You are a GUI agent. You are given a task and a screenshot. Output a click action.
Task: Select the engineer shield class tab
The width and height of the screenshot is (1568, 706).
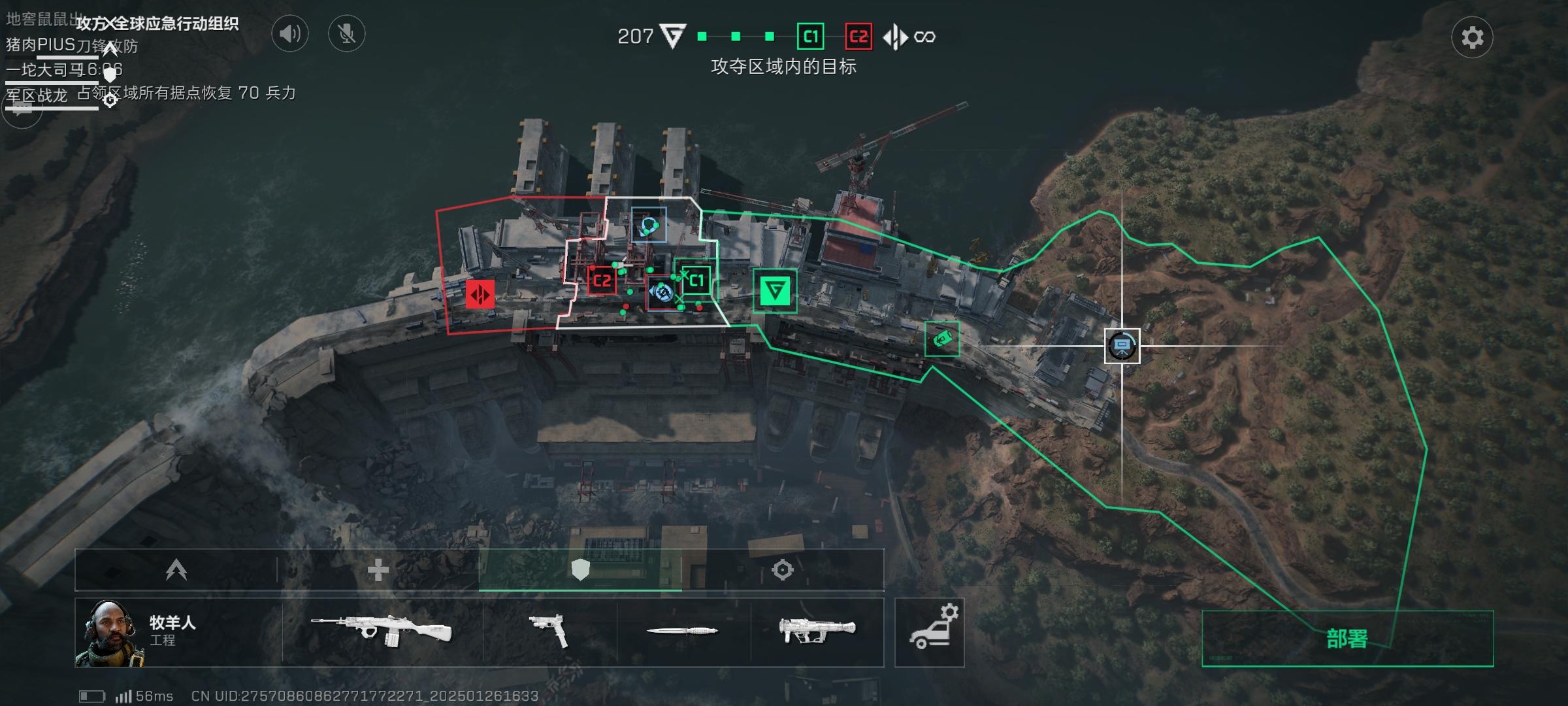pos(580,570)
